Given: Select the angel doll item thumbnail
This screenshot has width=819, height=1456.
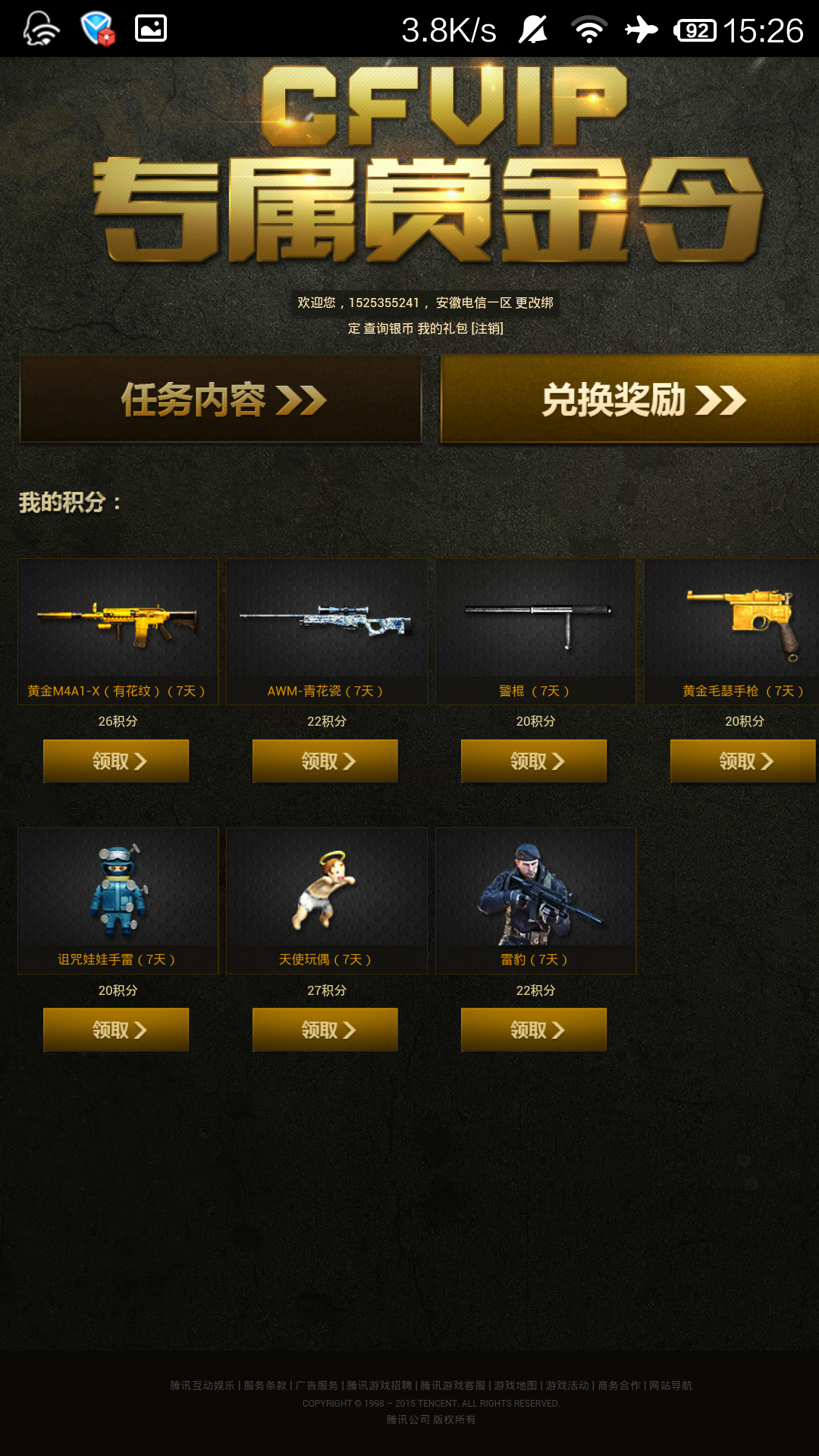Looking at the screenshot, I should point(327,888).
